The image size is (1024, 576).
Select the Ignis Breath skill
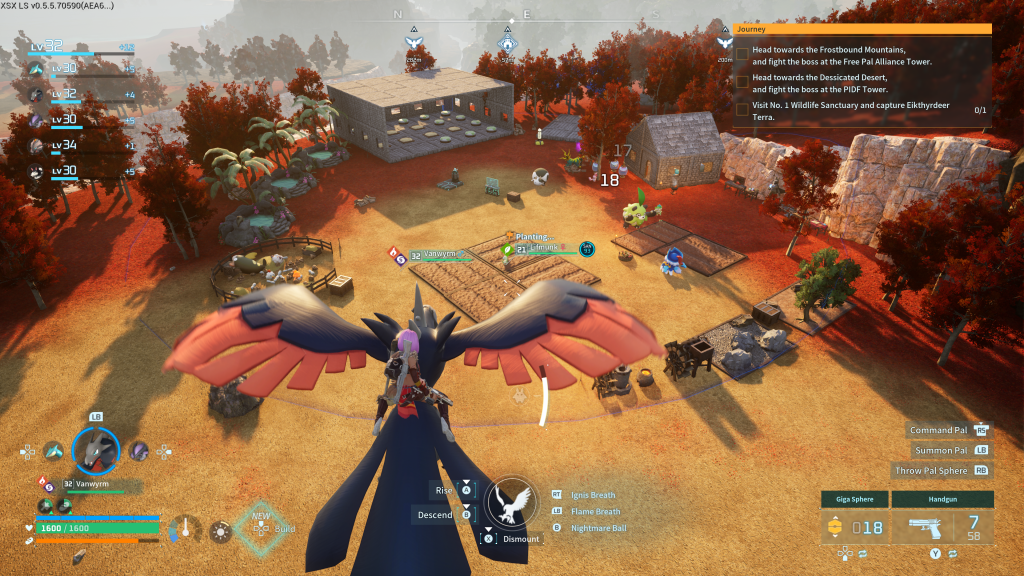pos(592,494)
